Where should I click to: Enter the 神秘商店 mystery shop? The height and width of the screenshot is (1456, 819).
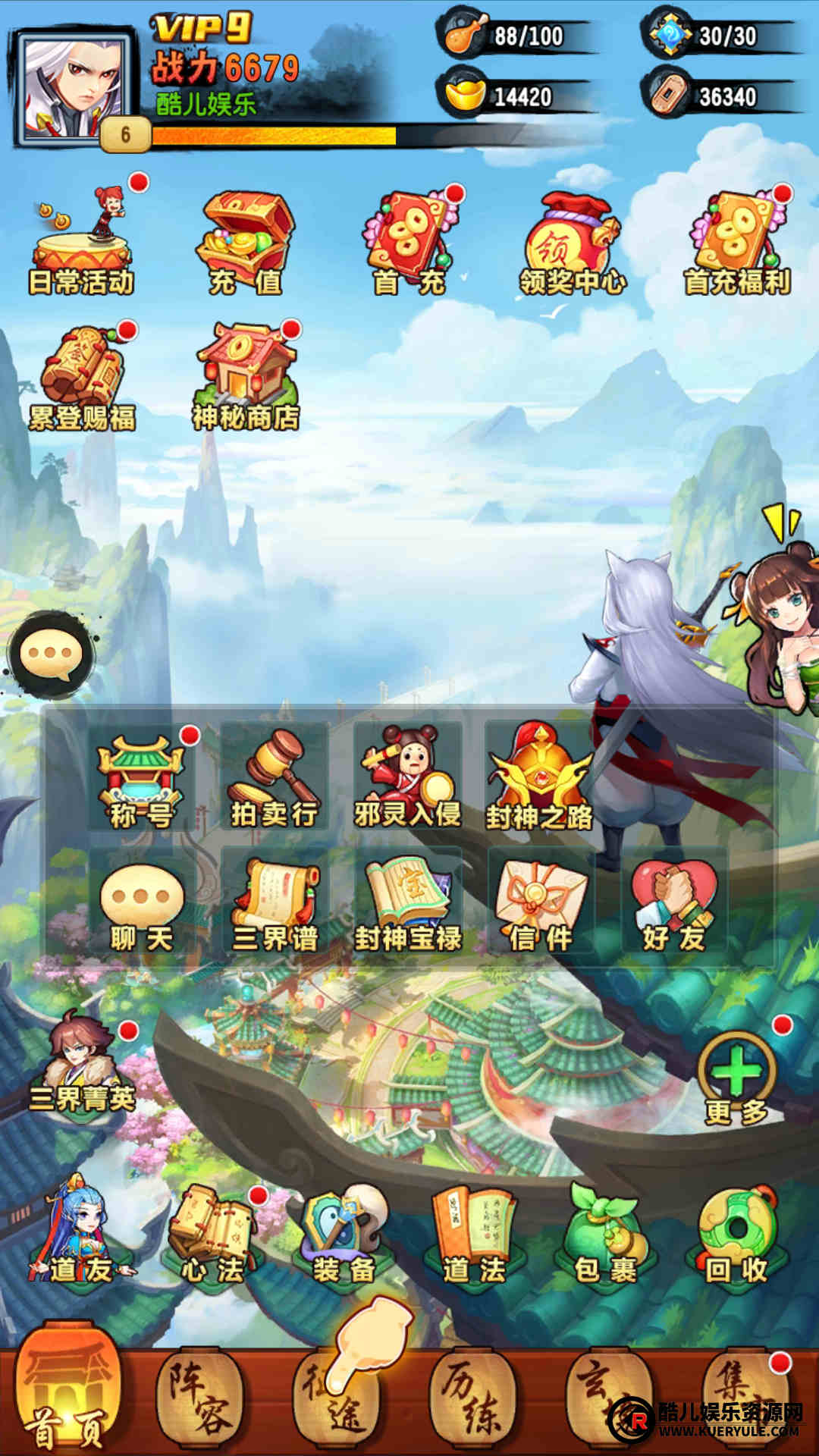[x=246, y=377]
